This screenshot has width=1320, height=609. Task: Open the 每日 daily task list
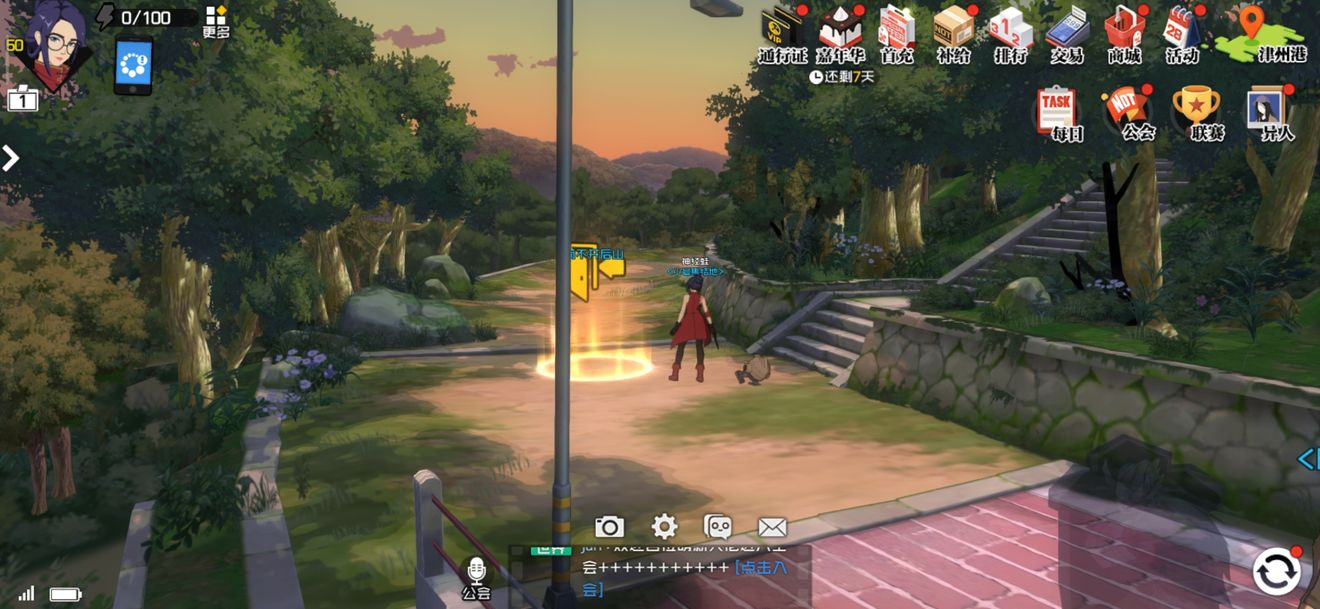[x=1058, y=112]
